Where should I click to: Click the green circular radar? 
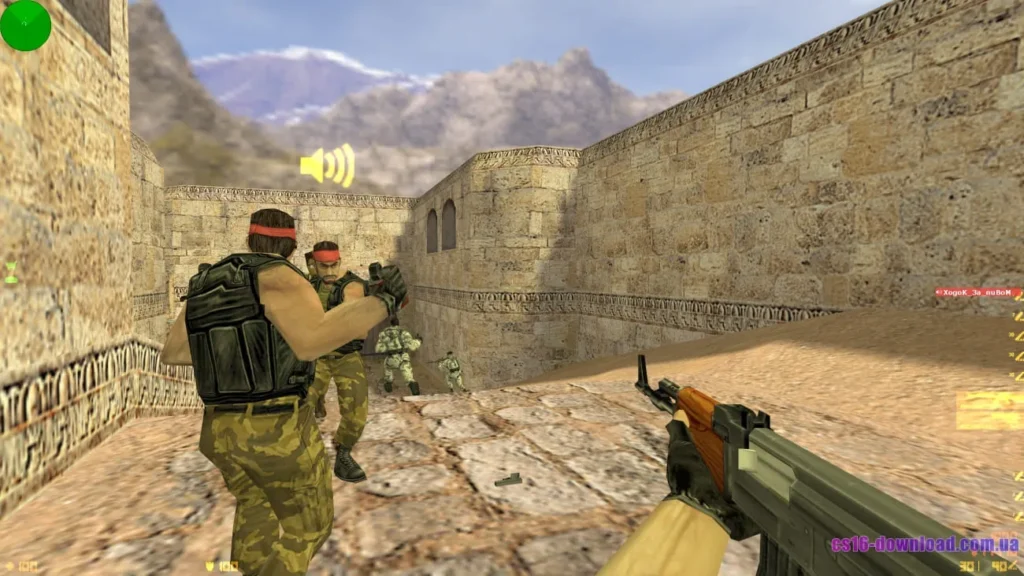[x=25, y=25]
